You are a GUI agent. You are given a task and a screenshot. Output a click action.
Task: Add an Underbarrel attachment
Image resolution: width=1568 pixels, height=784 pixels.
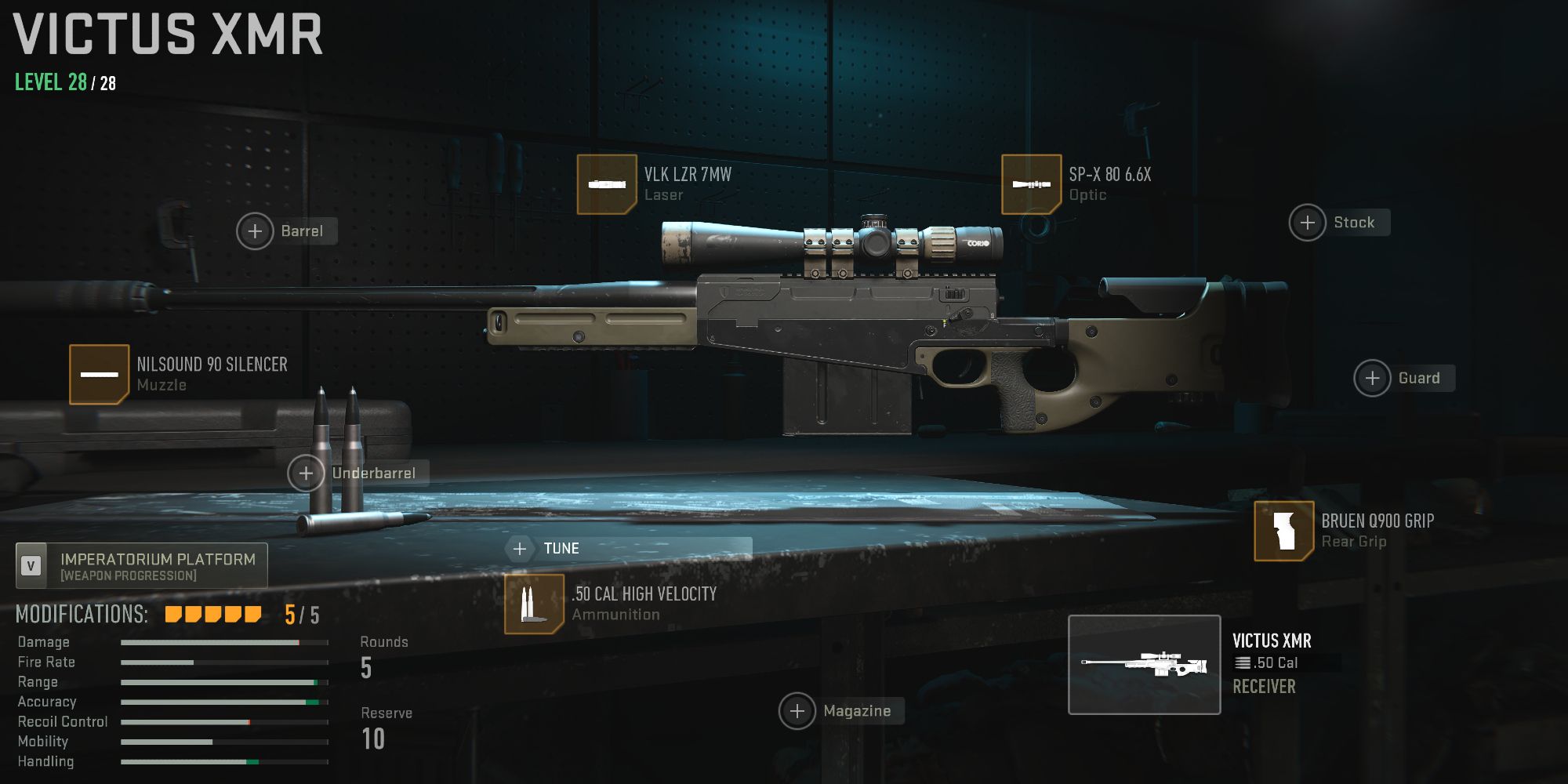pos(304,473)
